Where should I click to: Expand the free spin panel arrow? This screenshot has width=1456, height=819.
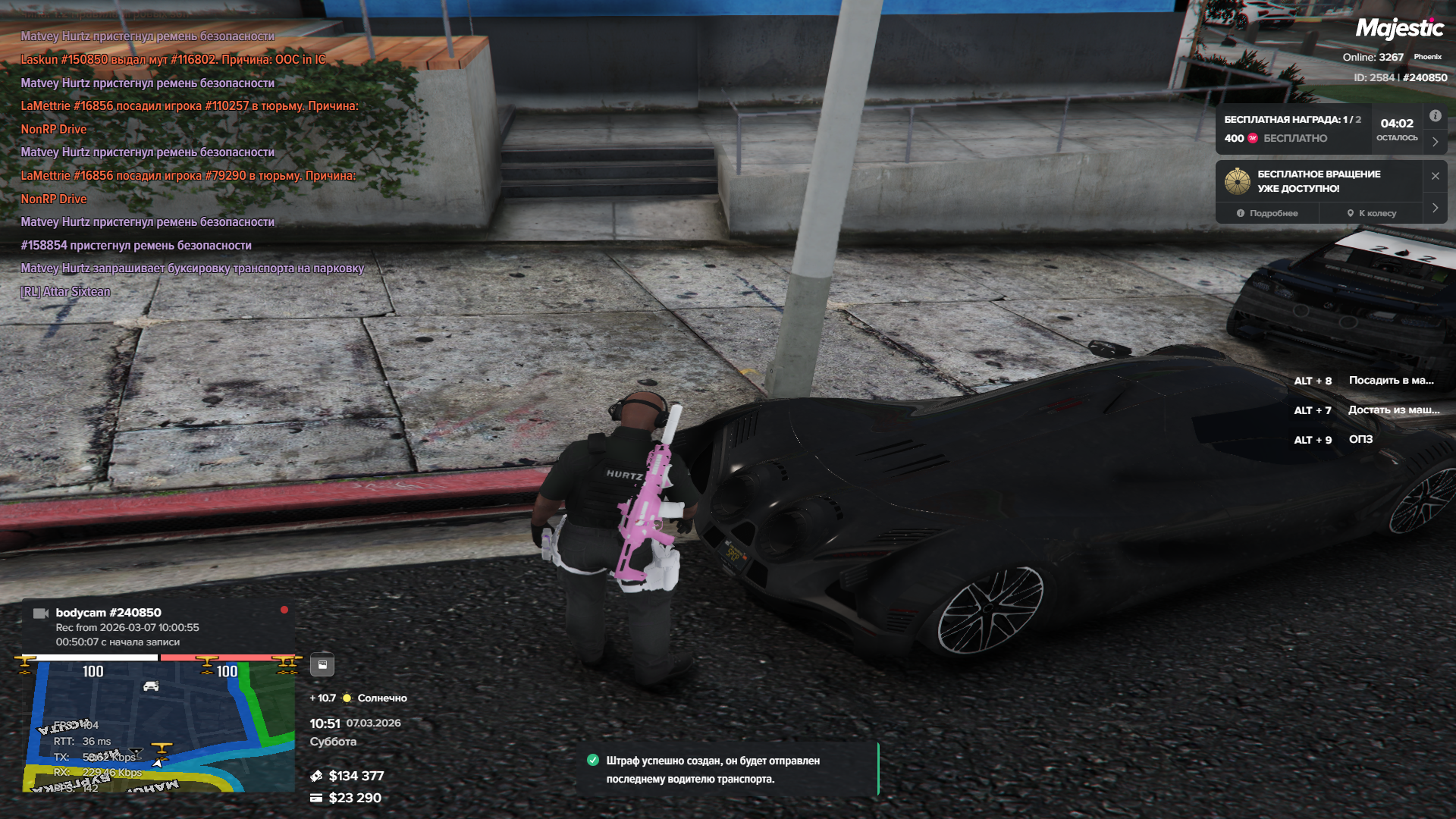pyautogui.click(x=1435, y=208)
